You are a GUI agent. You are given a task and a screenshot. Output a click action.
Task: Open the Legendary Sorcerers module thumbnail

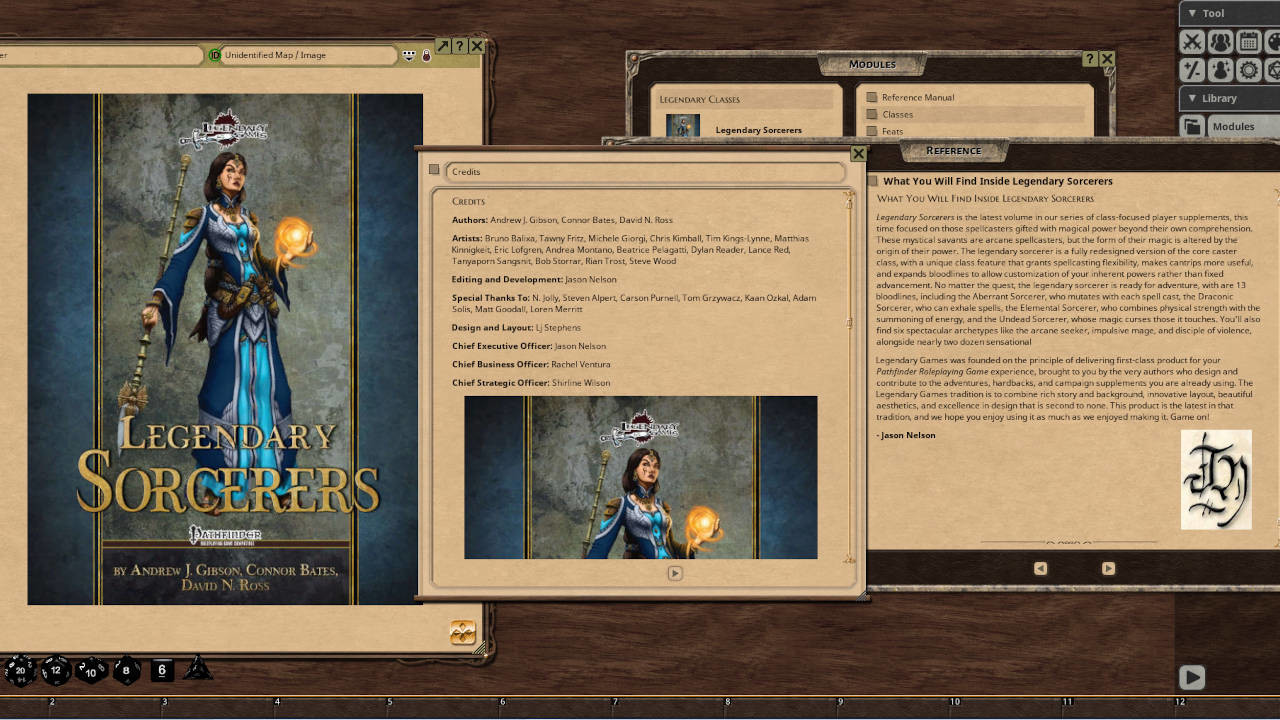tap(683, 127)
